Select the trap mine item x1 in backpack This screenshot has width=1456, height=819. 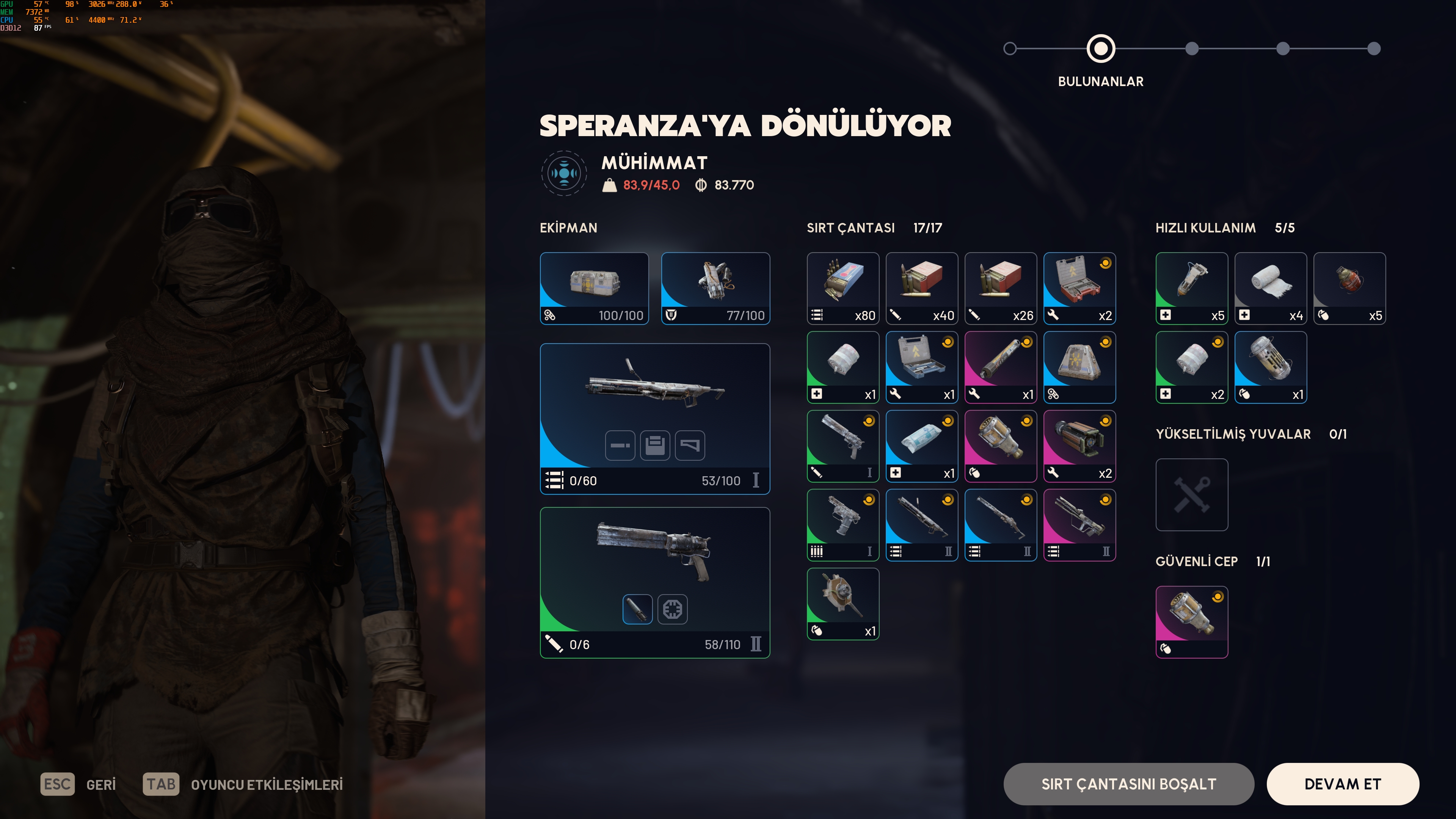[843, 604]
